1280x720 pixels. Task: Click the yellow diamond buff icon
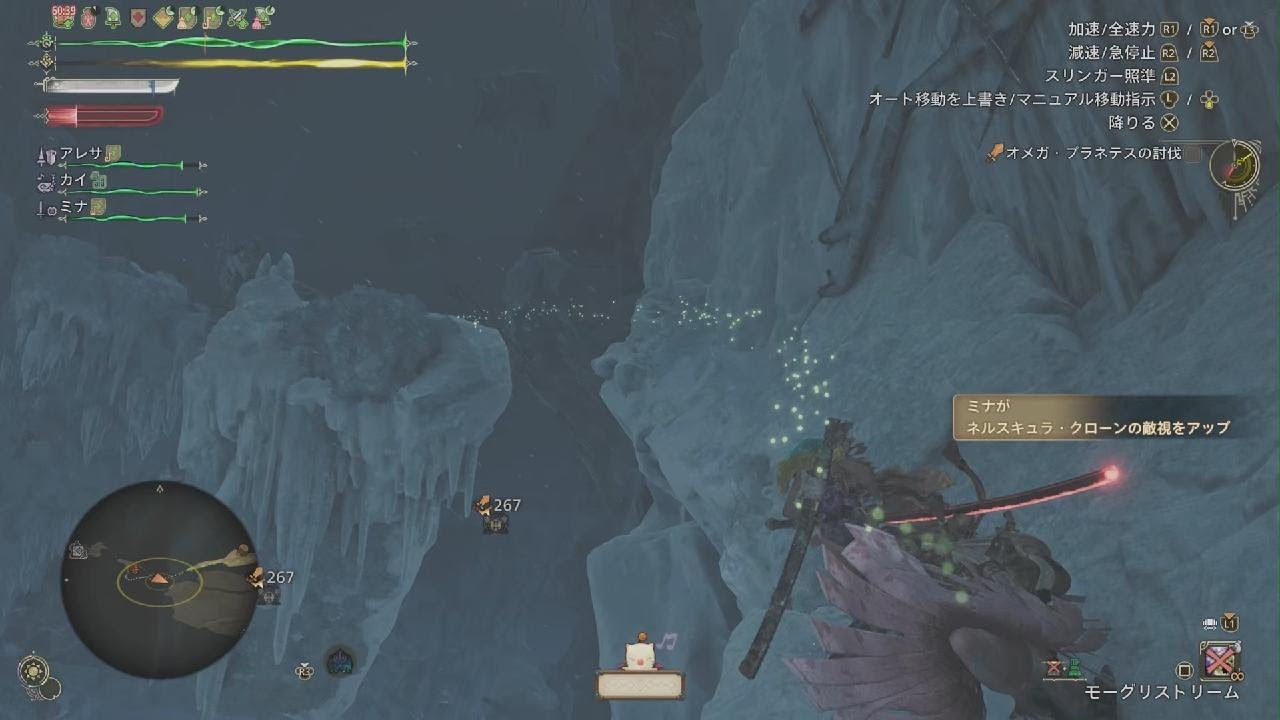[163, 18]
